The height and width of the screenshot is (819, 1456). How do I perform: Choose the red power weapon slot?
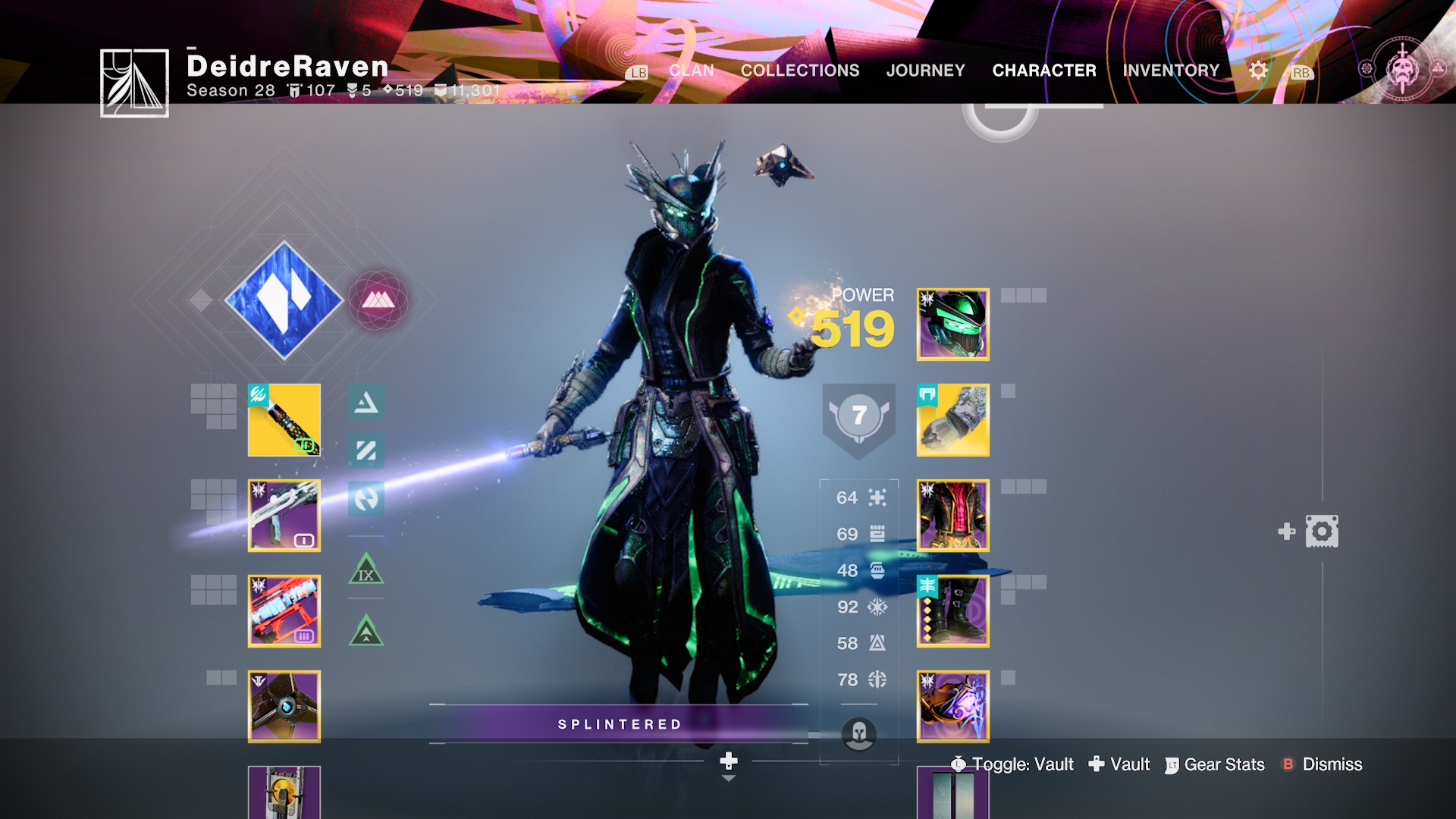(x=284, y=611)
